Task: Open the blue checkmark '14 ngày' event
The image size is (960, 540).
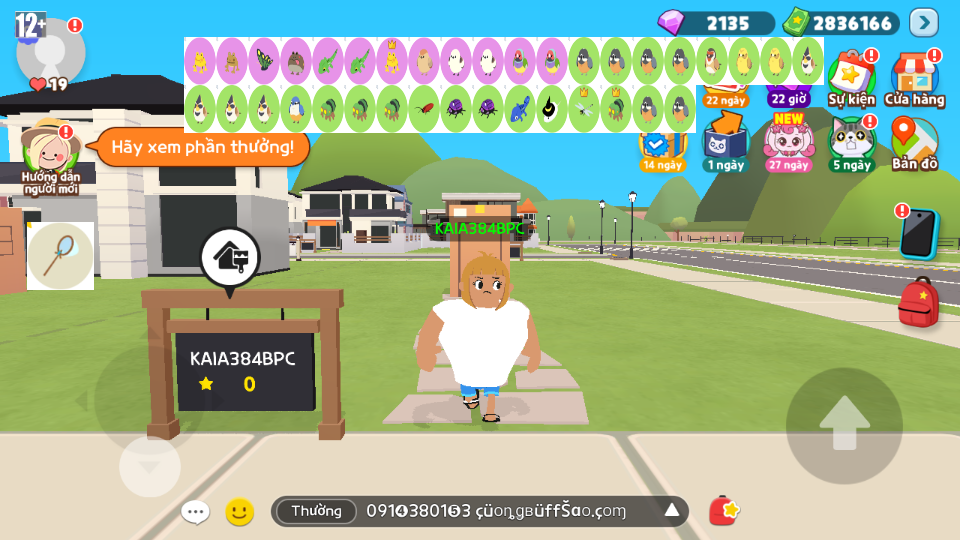Action: (662, 148)
